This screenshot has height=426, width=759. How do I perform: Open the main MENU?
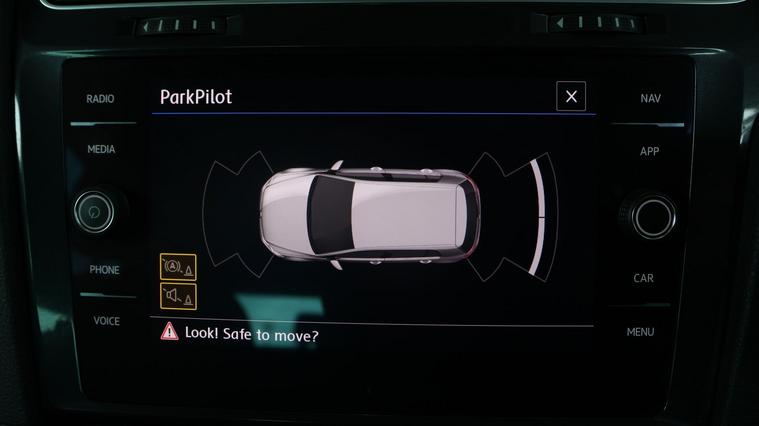[641, 332]
